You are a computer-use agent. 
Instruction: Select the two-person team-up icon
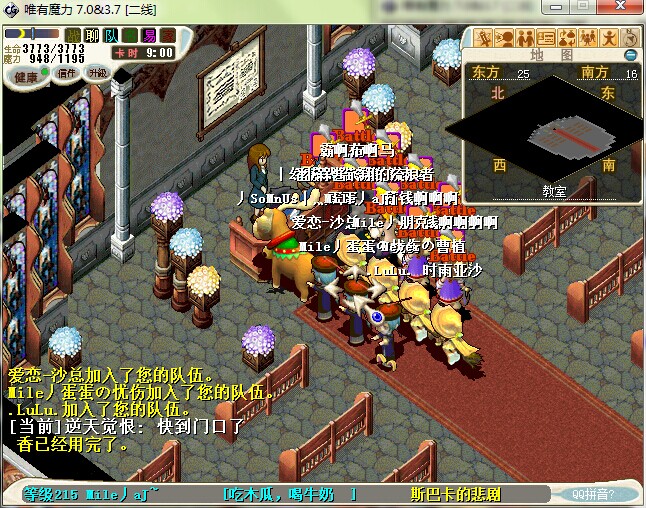pos(525,39)
